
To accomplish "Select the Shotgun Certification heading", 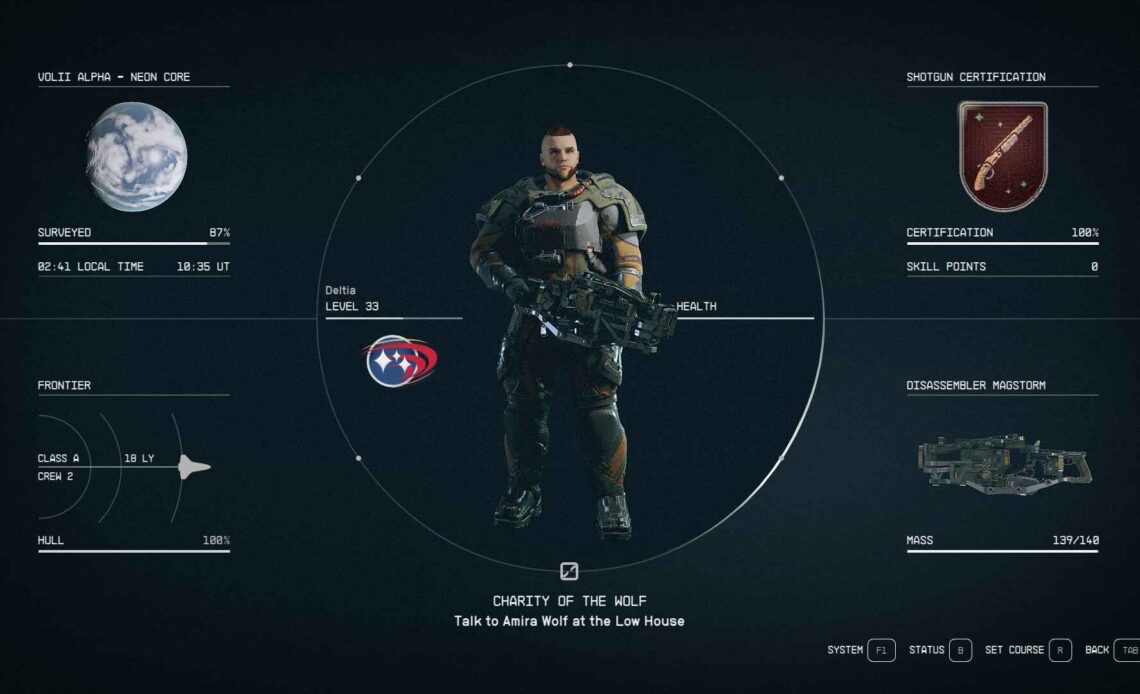I will 975,77.
